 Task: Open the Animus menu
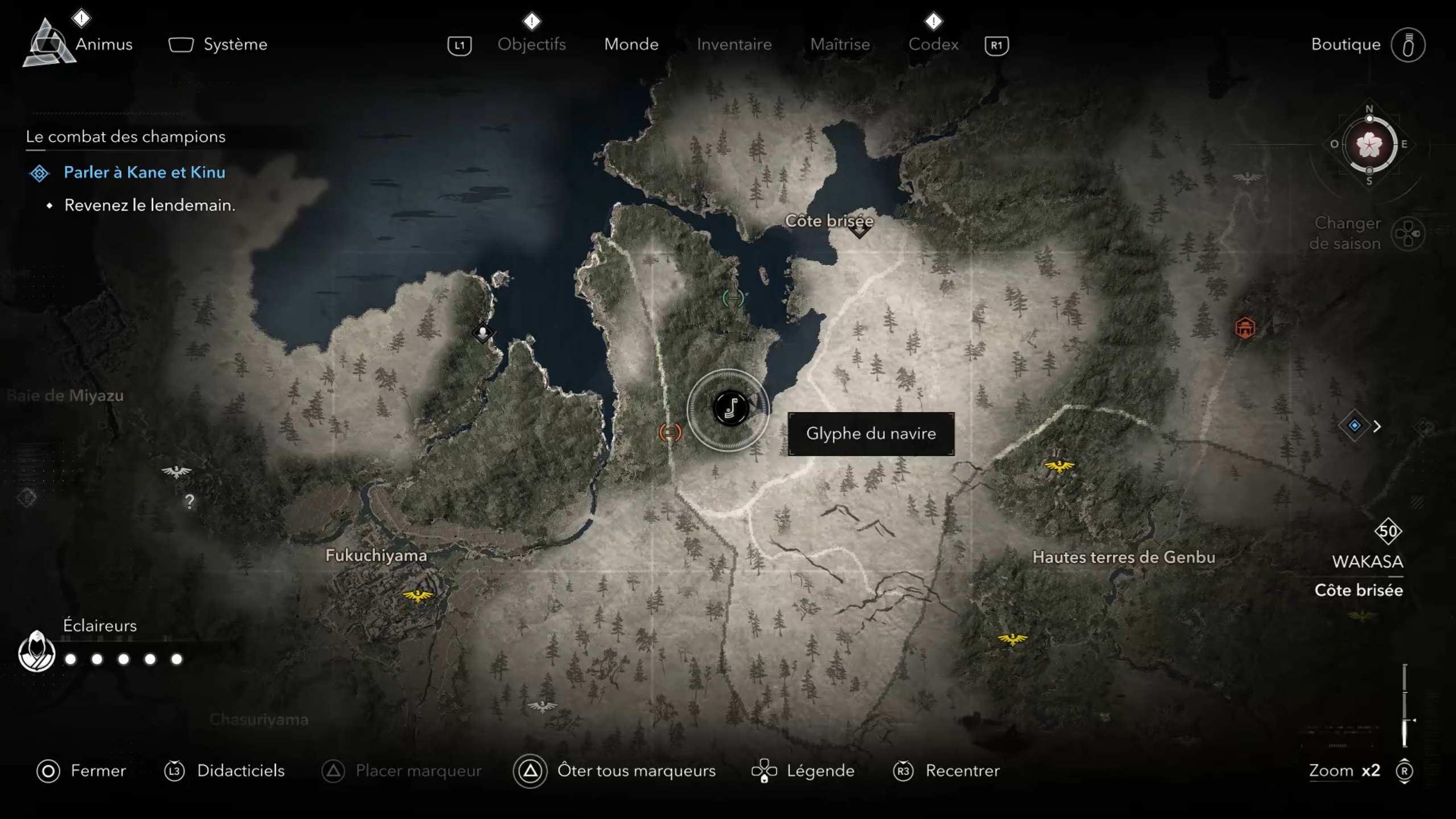tap(103, 44)
